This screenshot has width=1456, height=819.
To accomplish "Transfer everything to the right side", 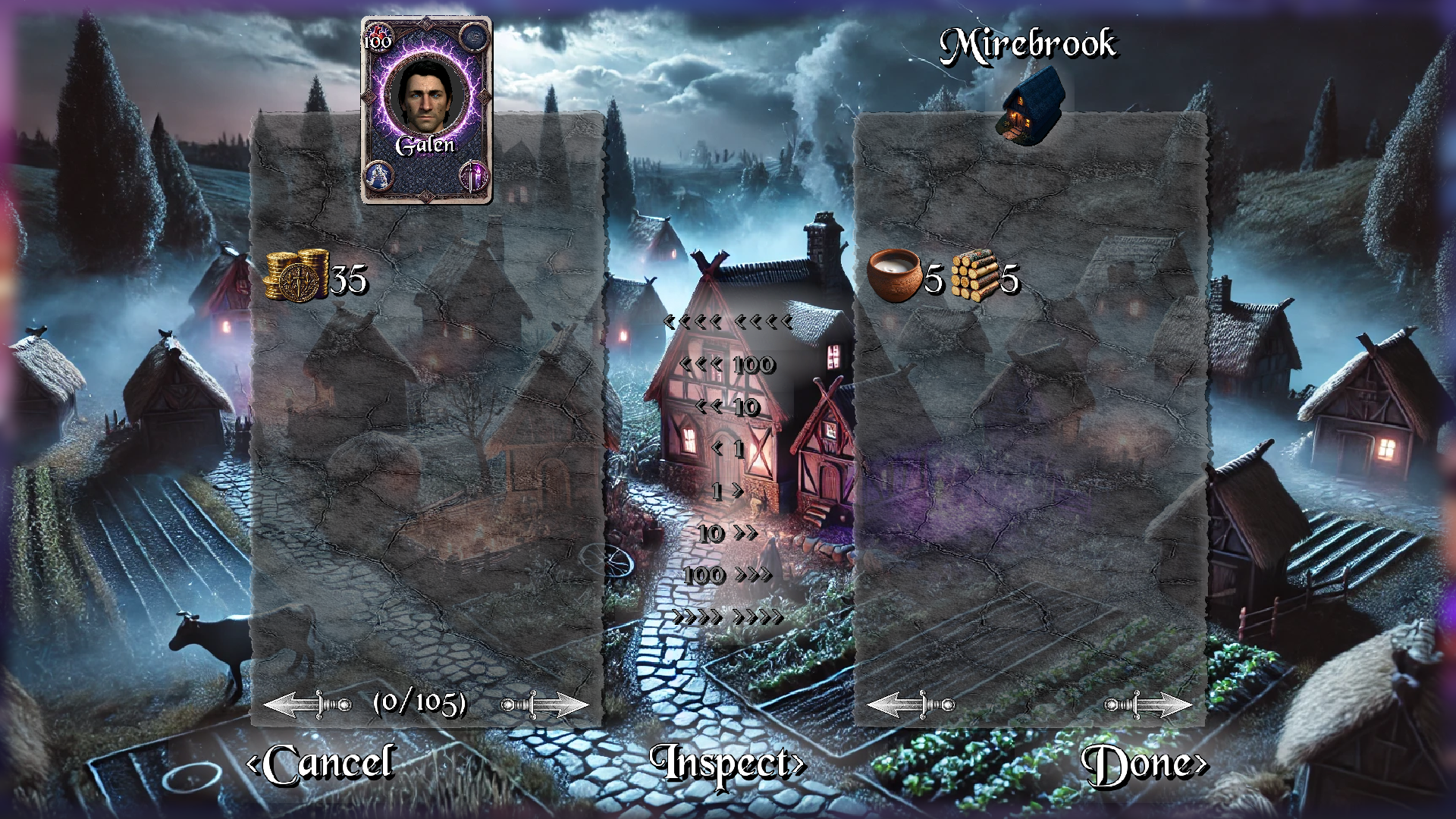I will pos(727,617).
